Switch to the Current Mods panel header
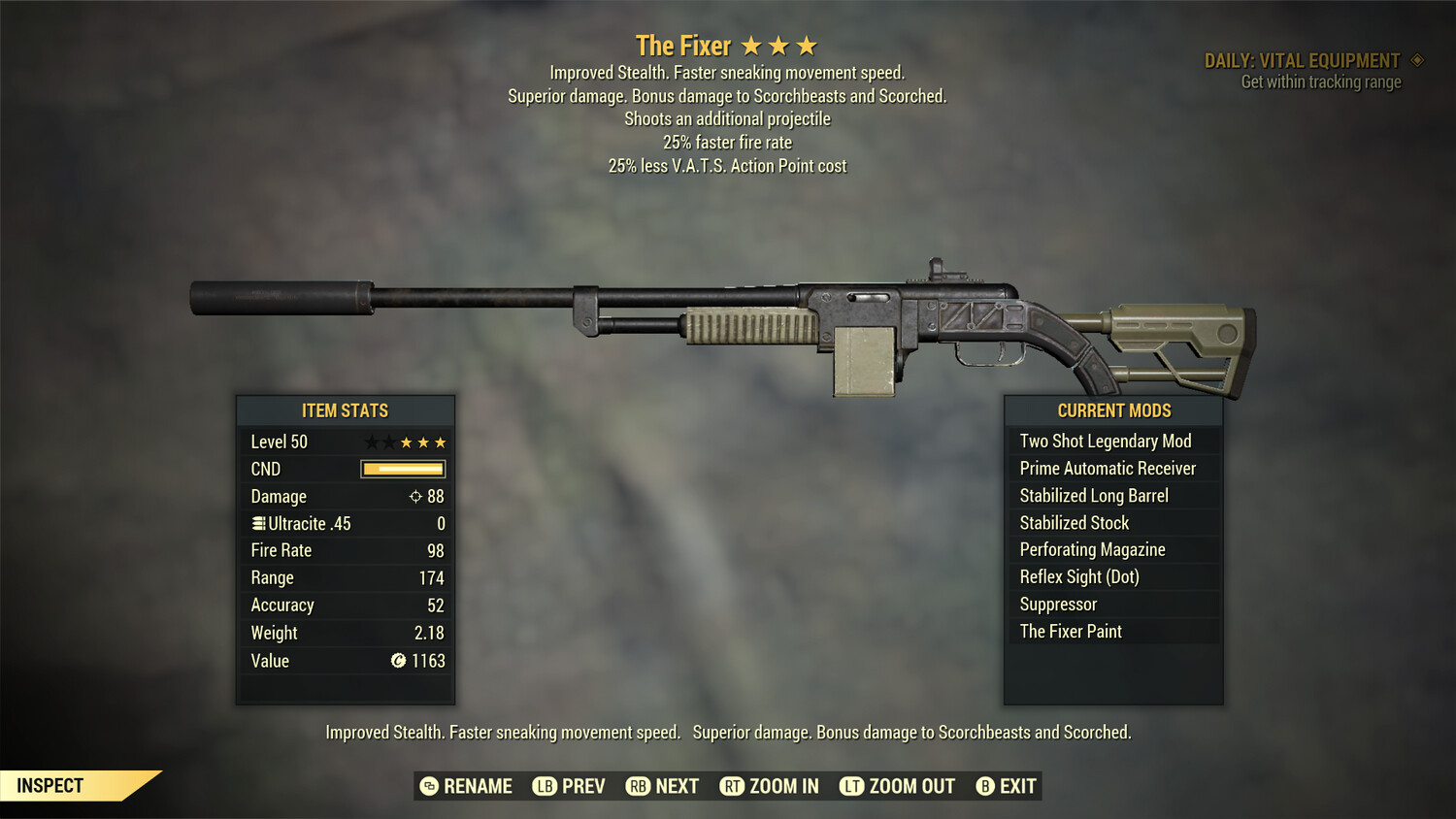Screen dimensions: 1456x819 coord(1112,410)
